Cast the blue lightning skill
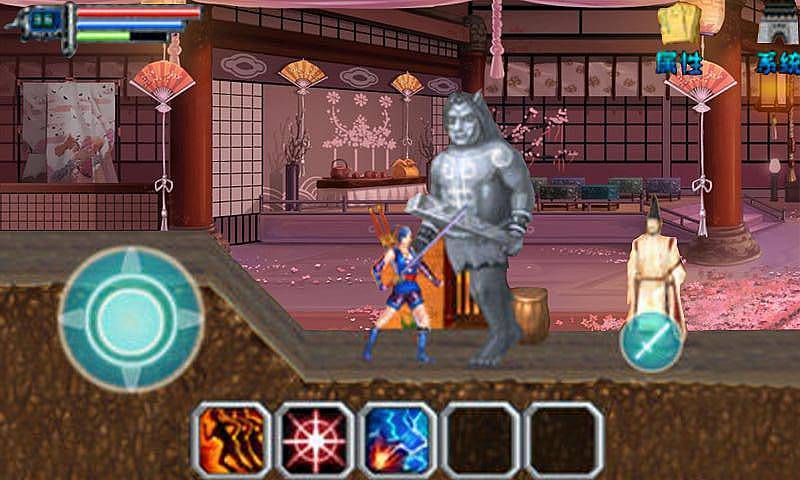 click(398, 439)
